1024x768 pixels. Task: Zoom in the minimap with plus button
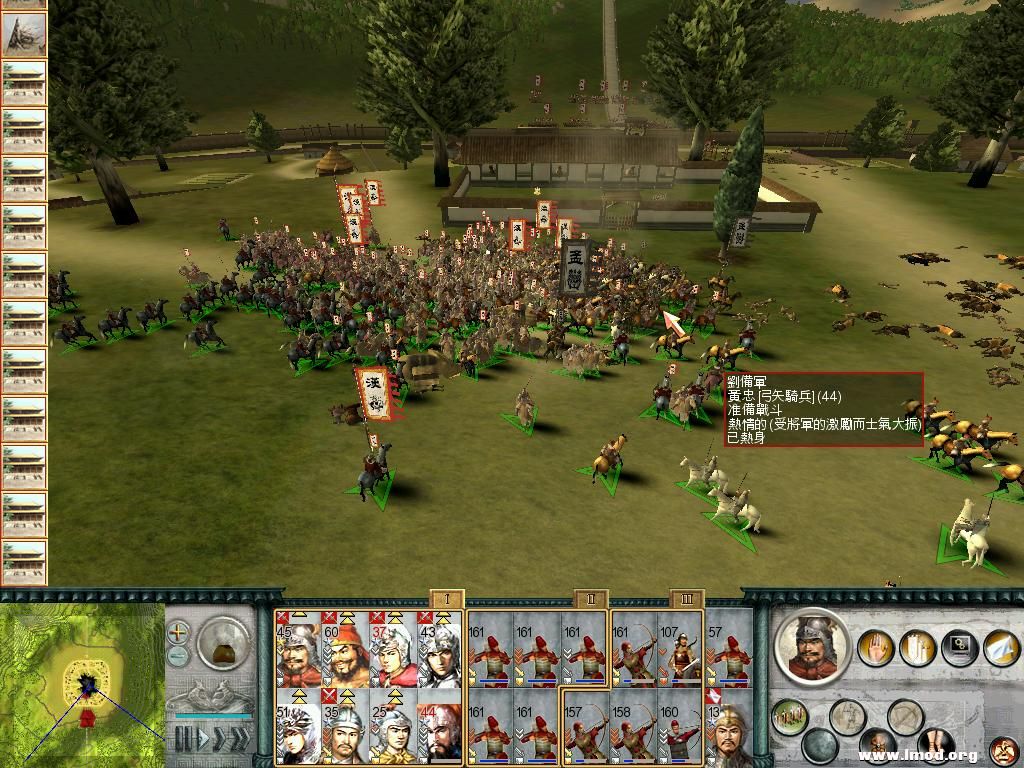point(178,632)
